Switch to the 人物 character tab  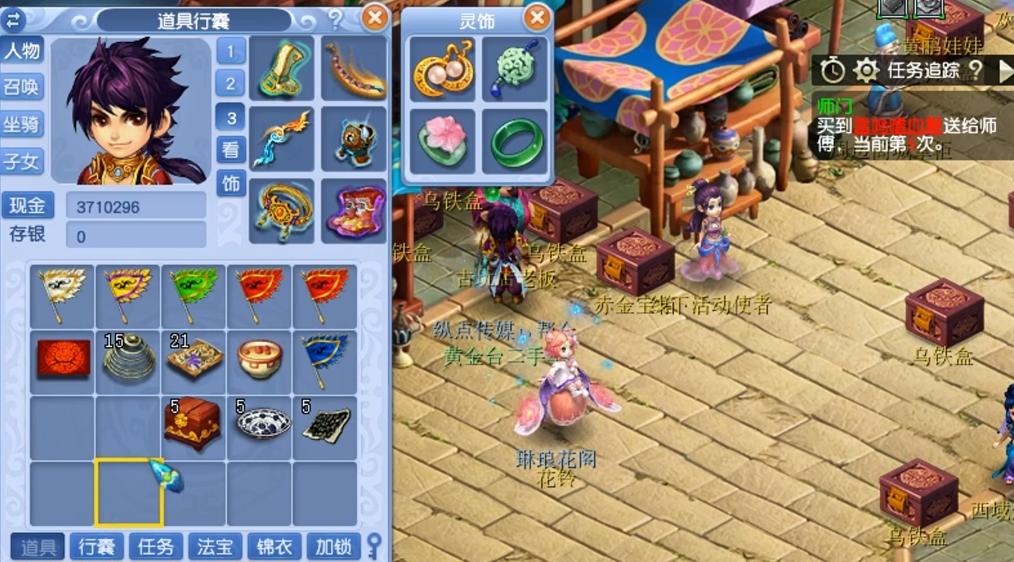click(x=22, y=50)
